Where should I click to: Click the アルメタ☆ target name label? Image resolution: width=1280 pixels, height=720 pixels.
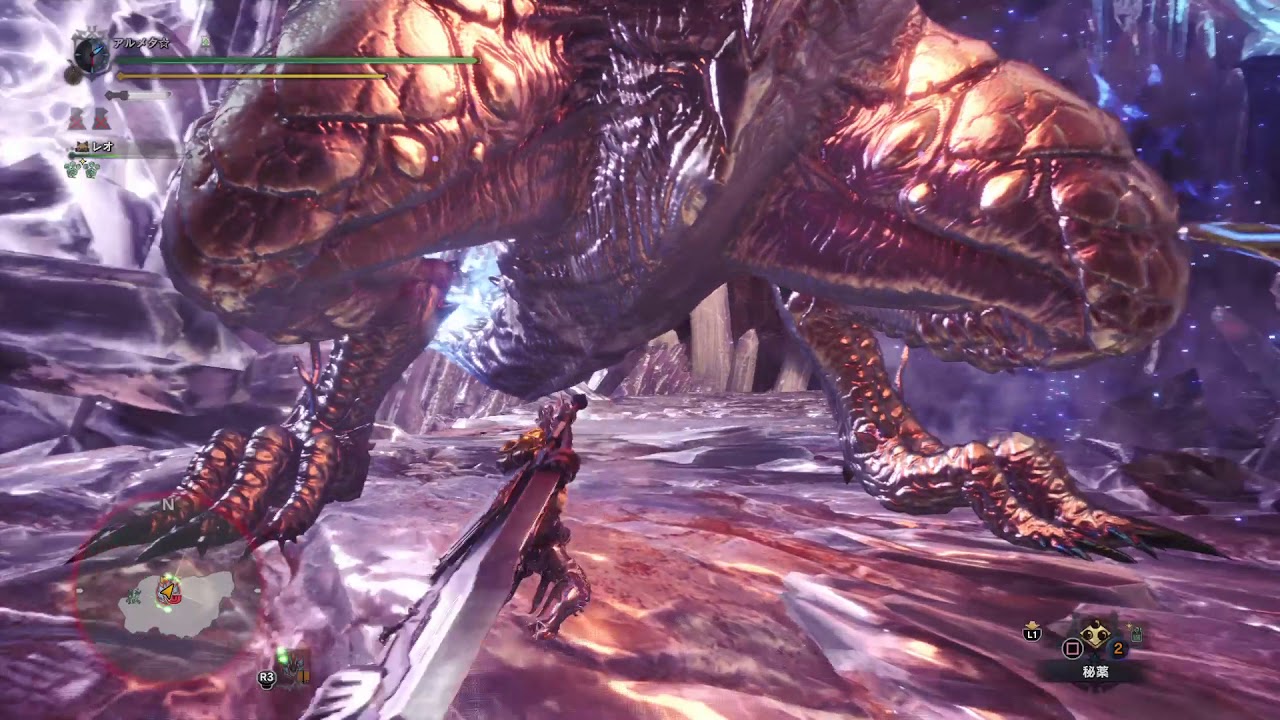(140, 43)
